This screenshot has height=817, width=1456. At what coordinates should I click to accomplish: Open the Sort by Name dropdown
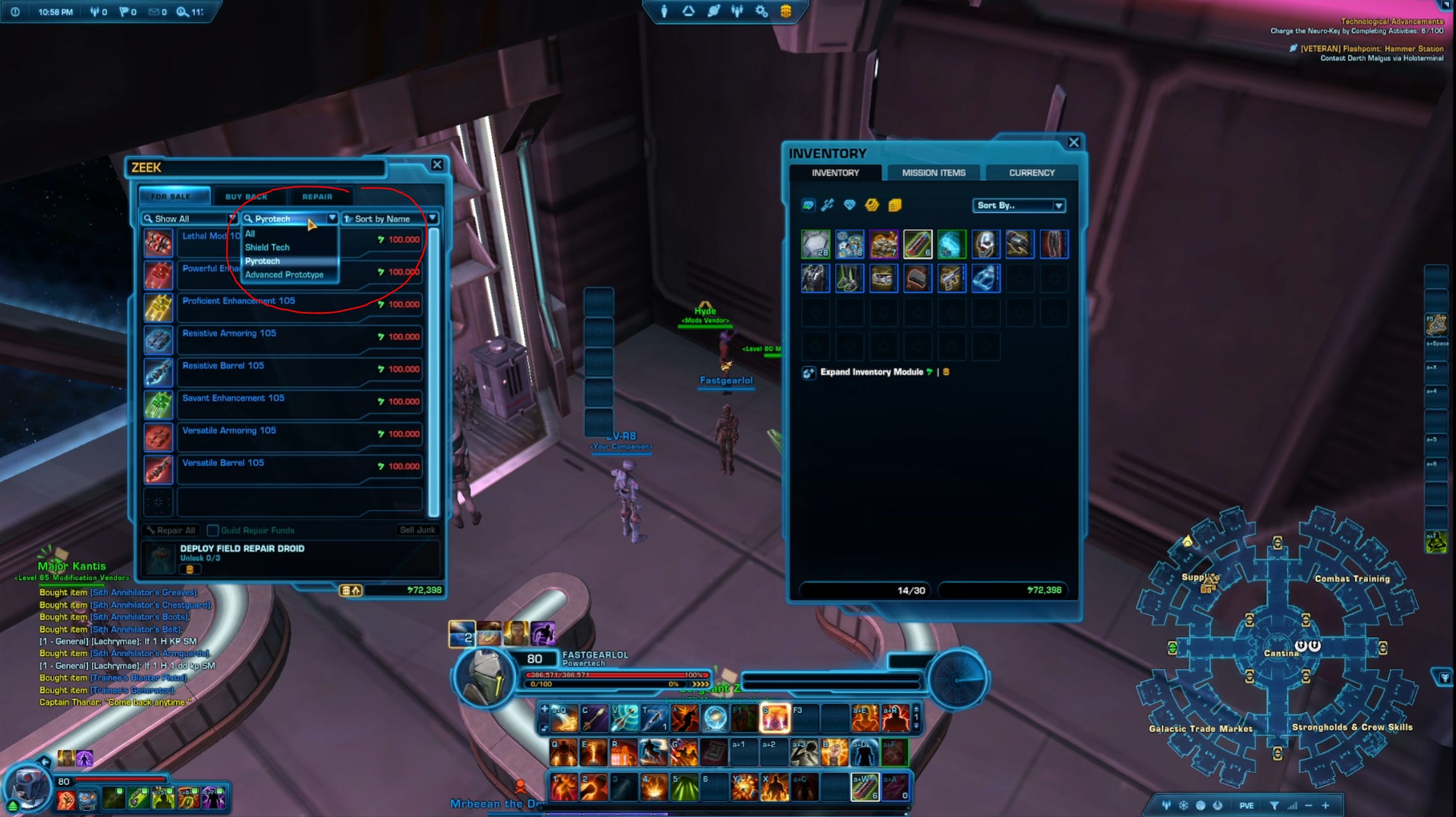pyautogui.click(x=390, y=218)
